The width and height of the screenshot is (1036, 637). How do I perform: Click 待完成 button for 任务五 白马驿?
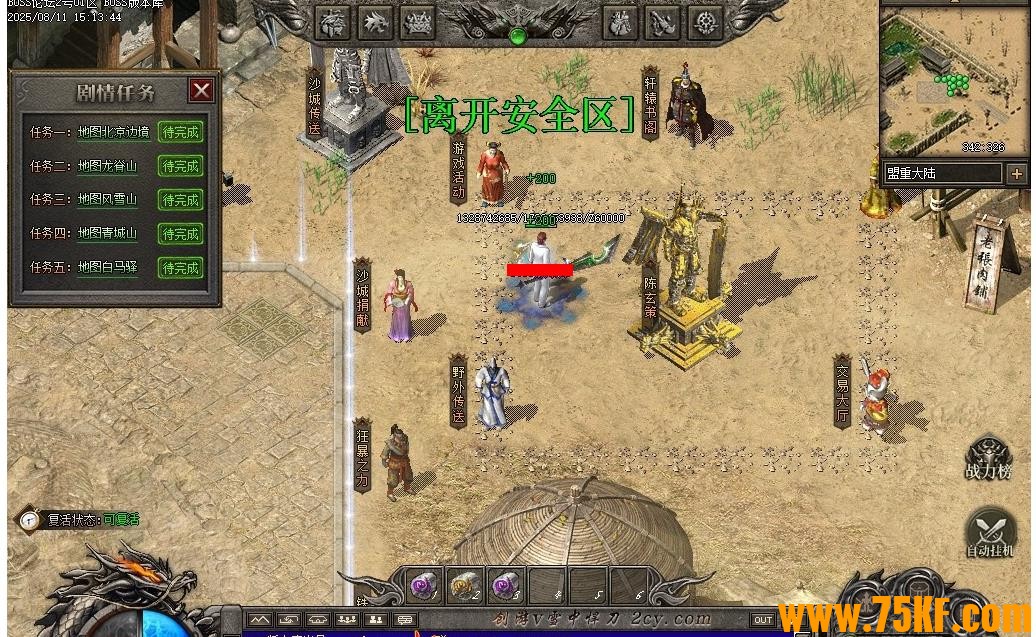tap(180, 268)
